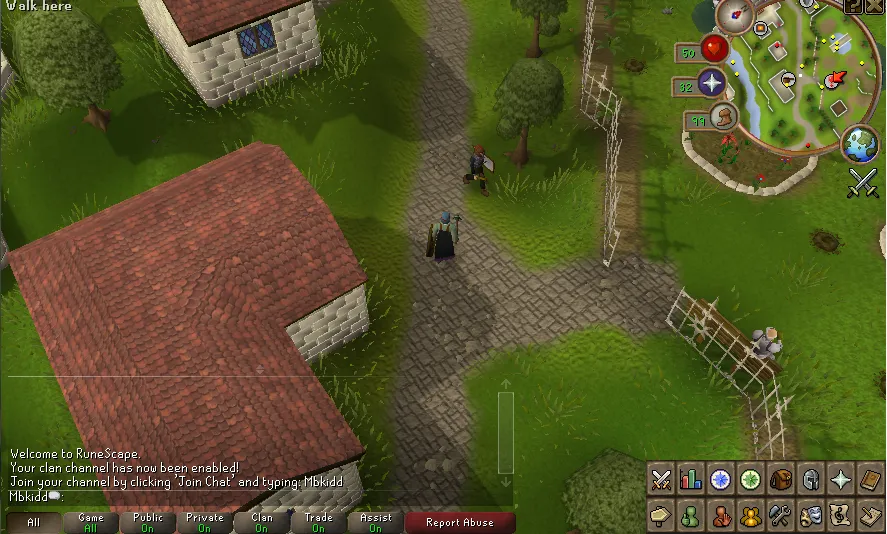This screenshot has width=887, height=534.
Task: Open the Ignore List red figure tab
Action: (720, 516)
